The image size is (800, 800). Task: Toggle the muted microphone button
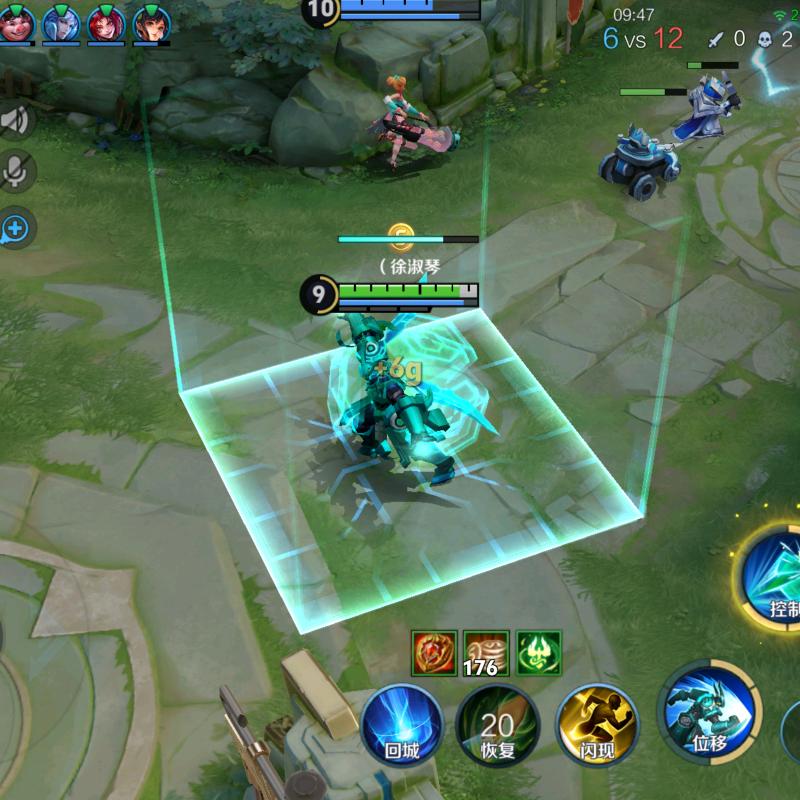pyautogui.click(x=16, y=173)
